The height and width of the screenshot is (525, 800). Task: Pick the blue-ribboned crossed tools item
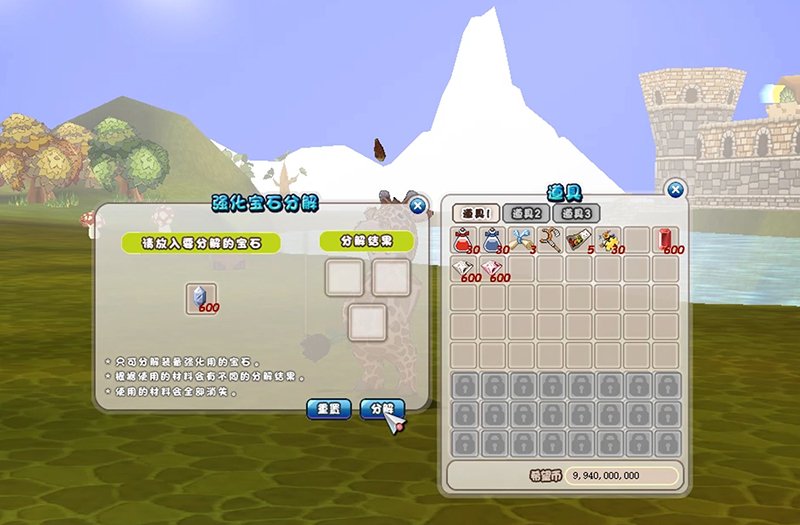(522, 240)
